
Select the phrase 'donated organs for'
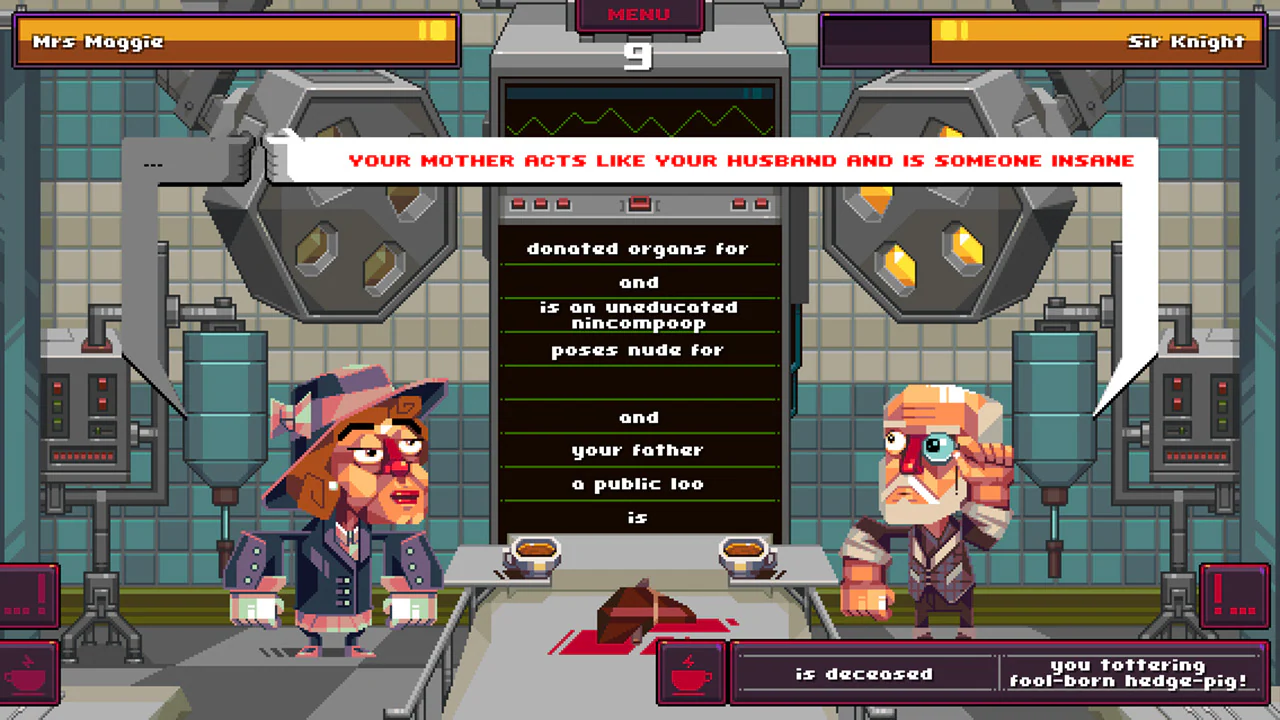tap(638, 249)
